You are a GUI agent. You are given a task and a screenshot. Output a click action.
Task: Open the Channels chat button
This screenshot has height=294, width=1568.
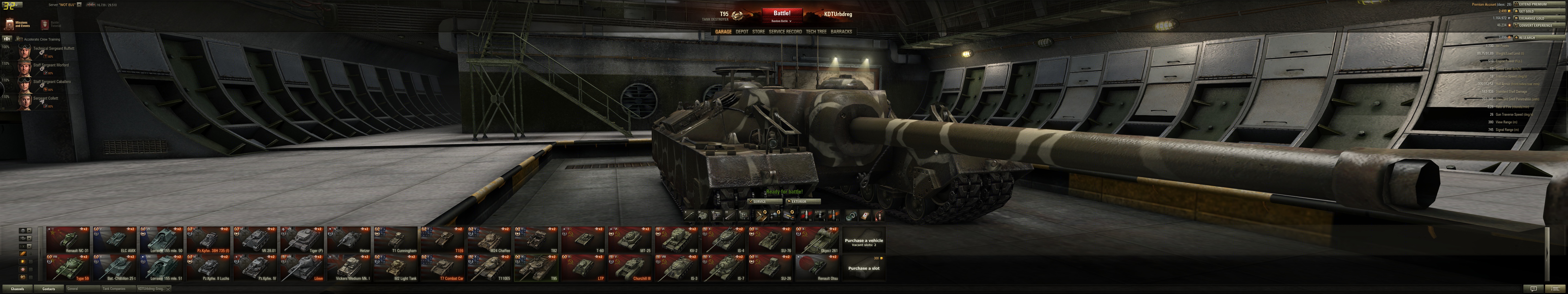pos(17,289)
